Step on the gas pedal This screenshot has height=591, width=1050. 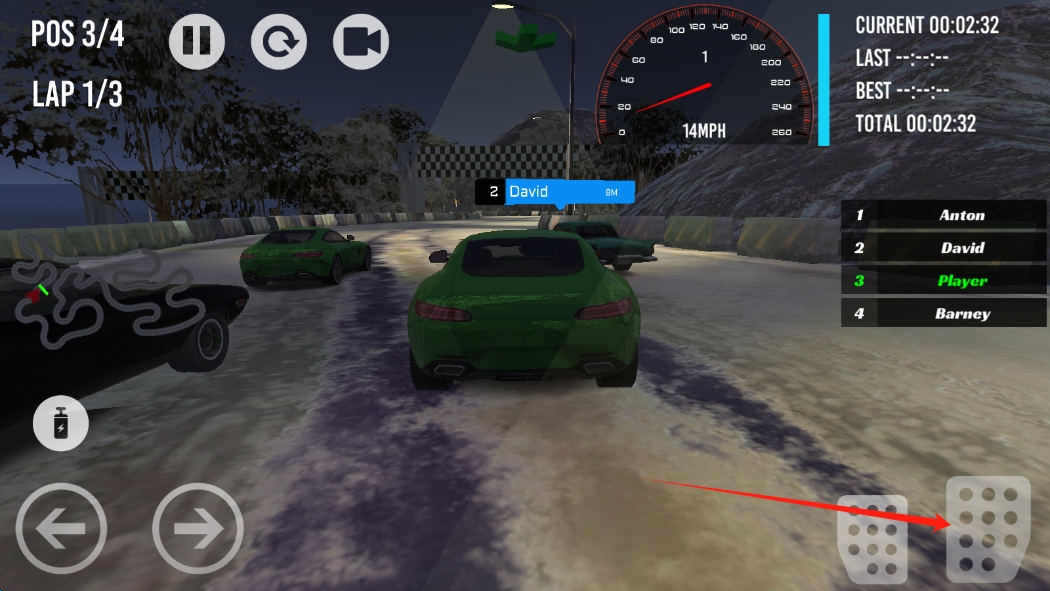987,530
